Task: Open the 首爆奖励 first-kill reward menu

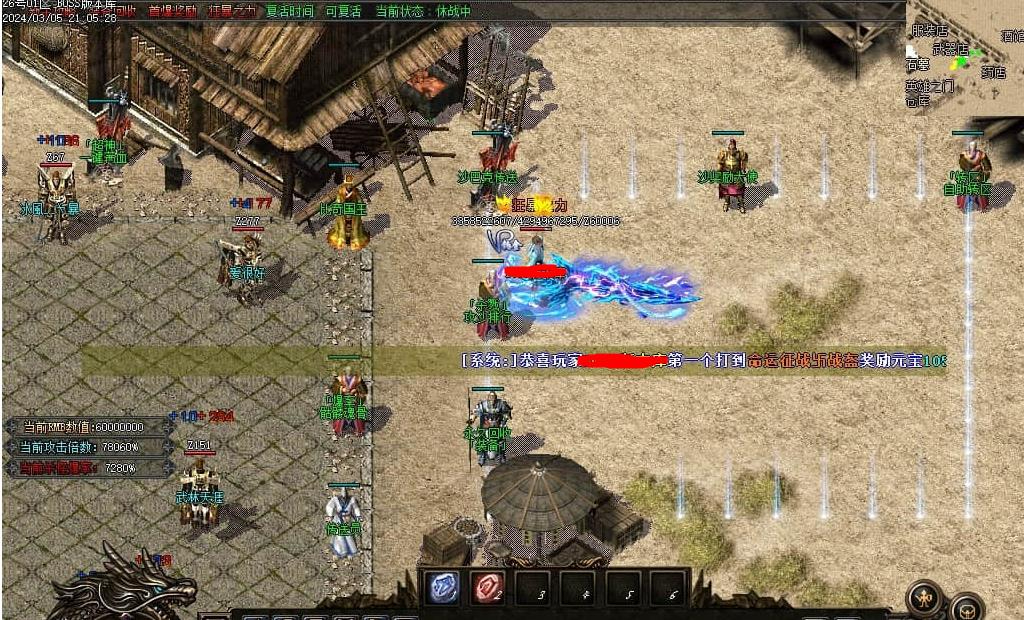Action: tap(172, 11)
